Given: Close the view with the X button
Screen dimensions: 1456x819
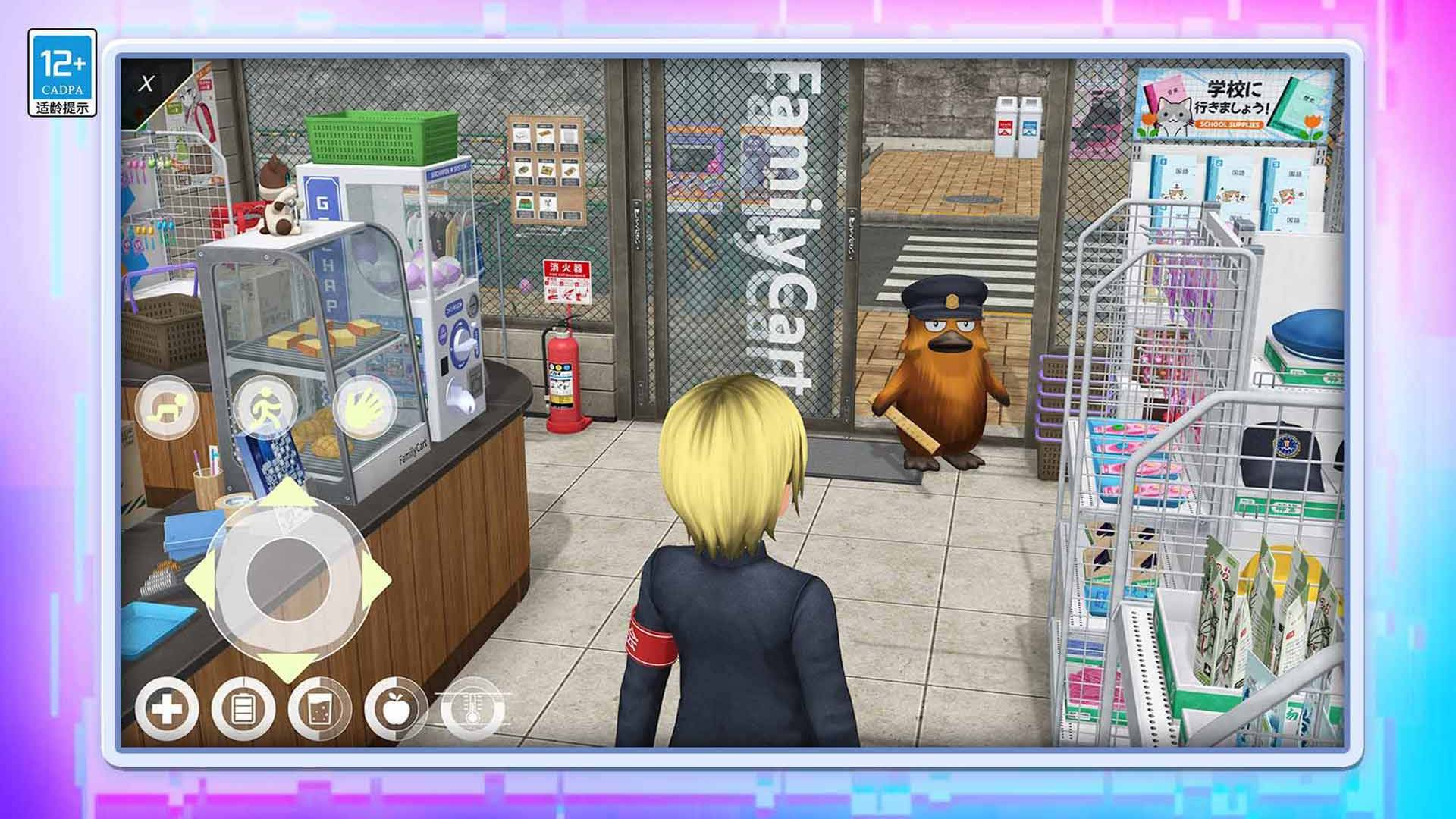Looking at the screenshot, I should pos(146,83).
